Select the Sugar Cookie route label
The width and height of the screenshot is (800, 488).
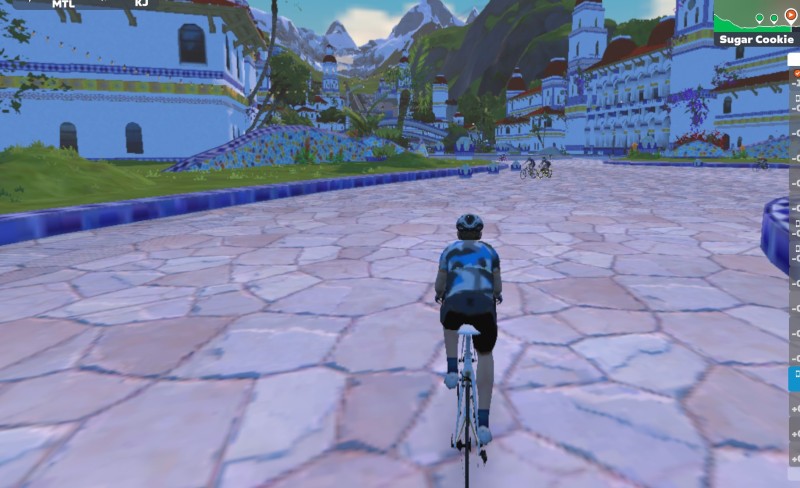tap(756, 40)
